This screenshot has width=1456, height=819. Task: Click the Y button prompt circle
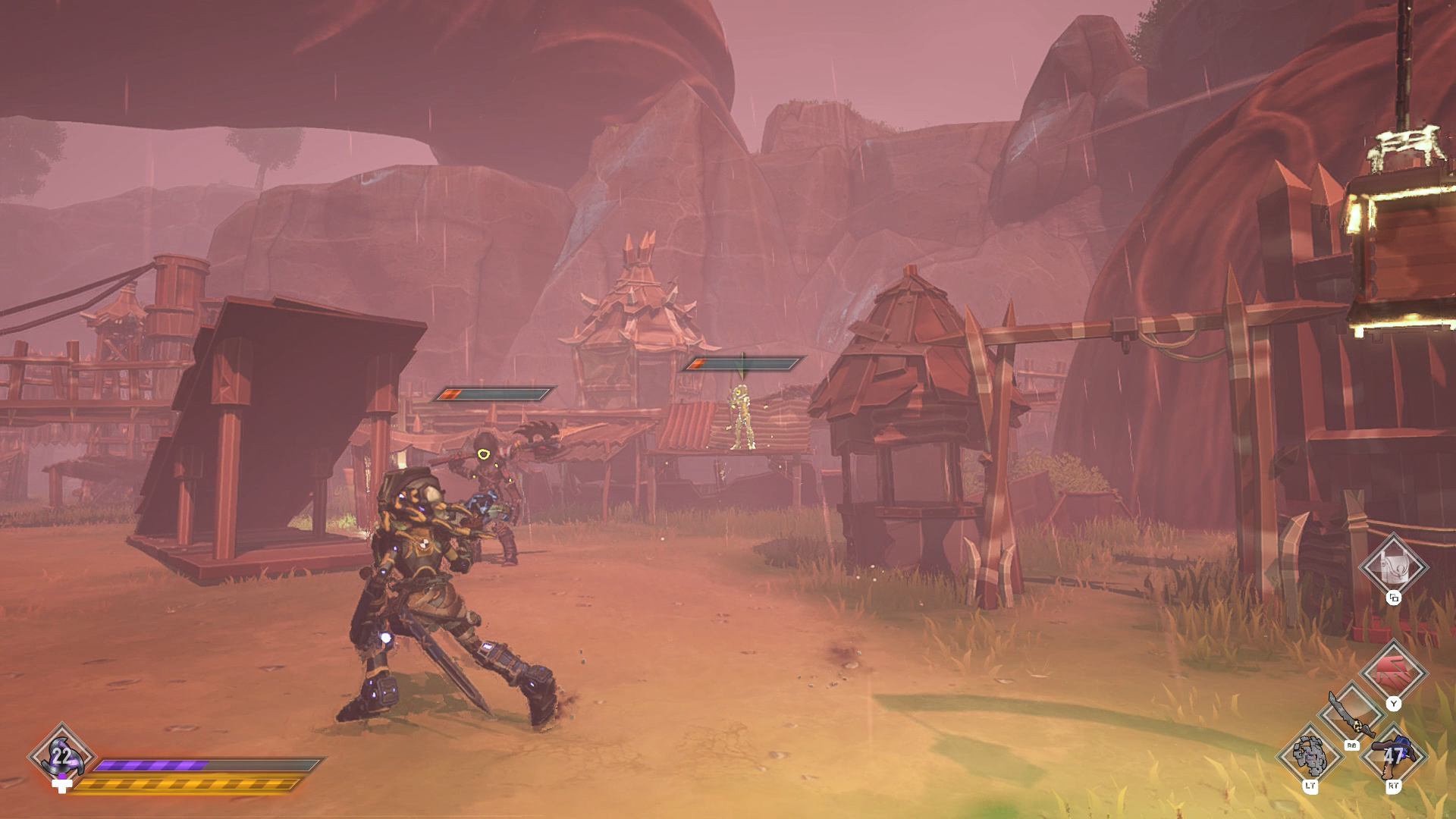(x=1394, y=704)
